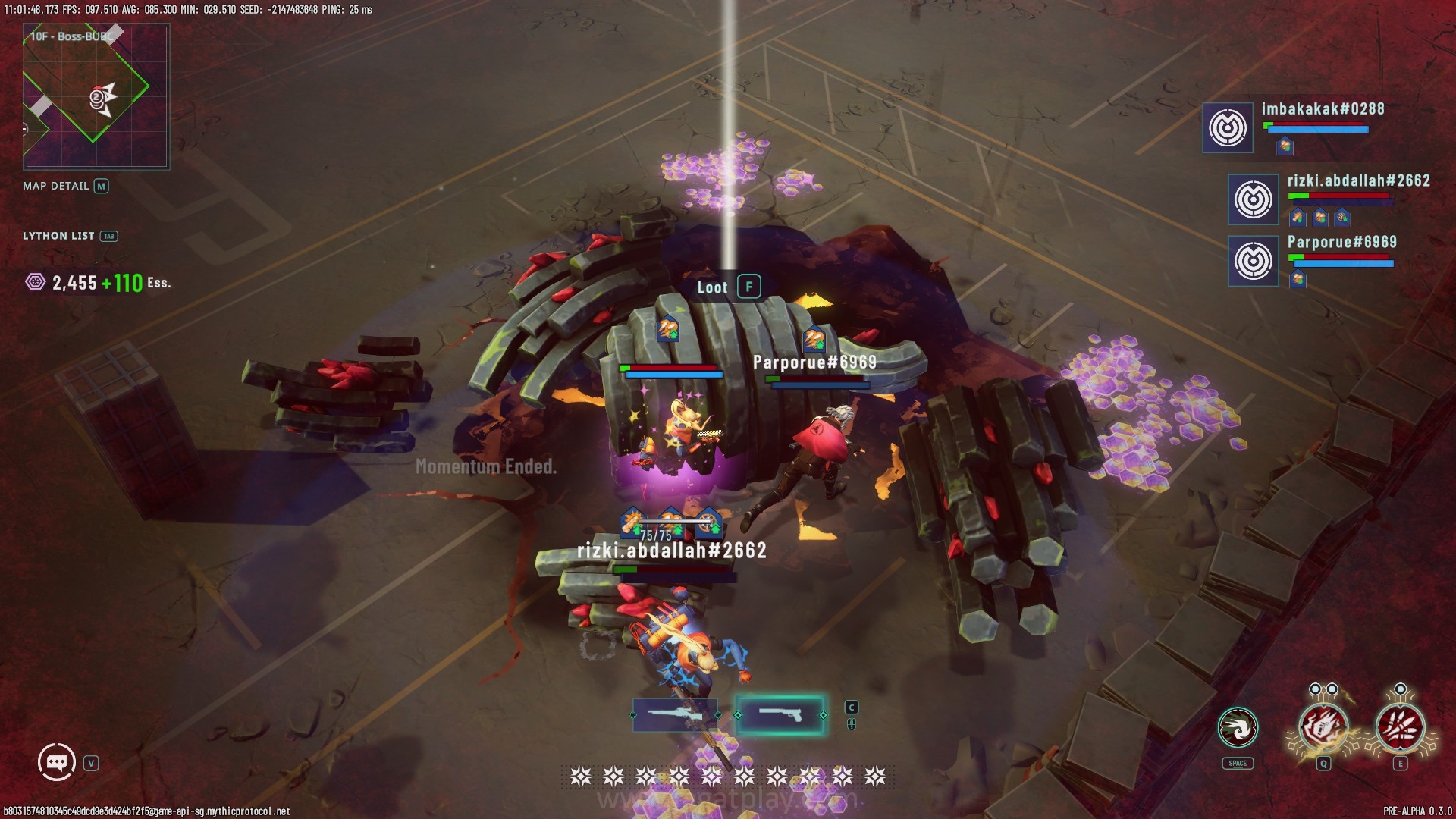This screenshot has height=819, width=1456.
Task: Use the red Q skill icon
Action: pyautogui.click(x=1323, y=727)
